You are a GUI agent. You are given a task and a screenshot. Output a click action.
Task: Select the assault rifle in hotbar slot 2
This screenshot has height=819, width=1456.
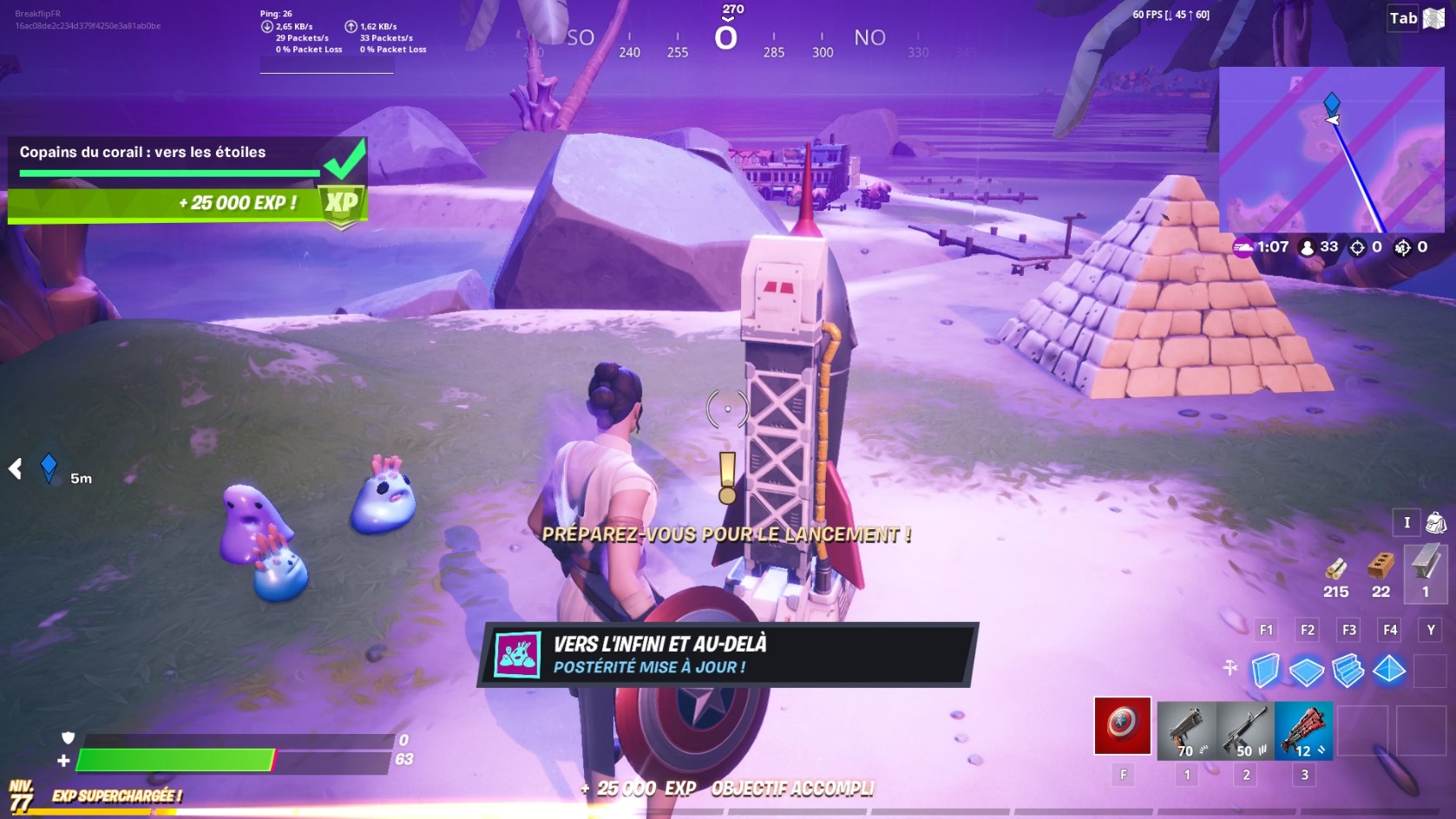pos(1247,727)
